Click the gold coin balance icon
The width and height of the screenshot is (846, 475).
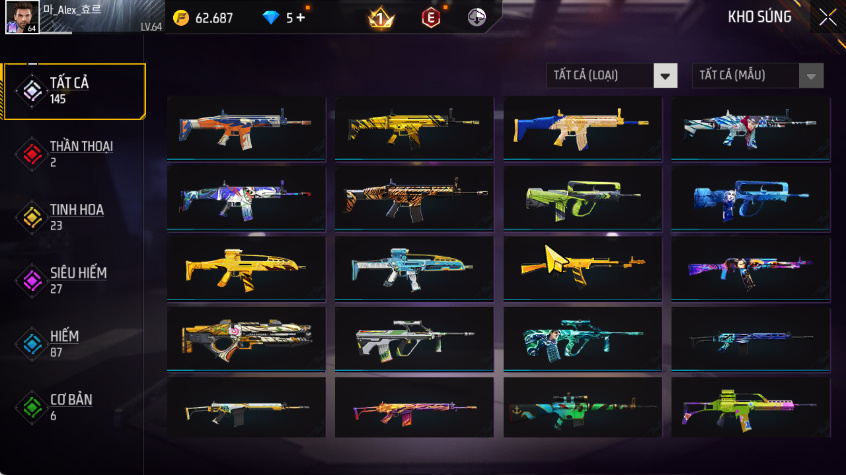[181, 18]
